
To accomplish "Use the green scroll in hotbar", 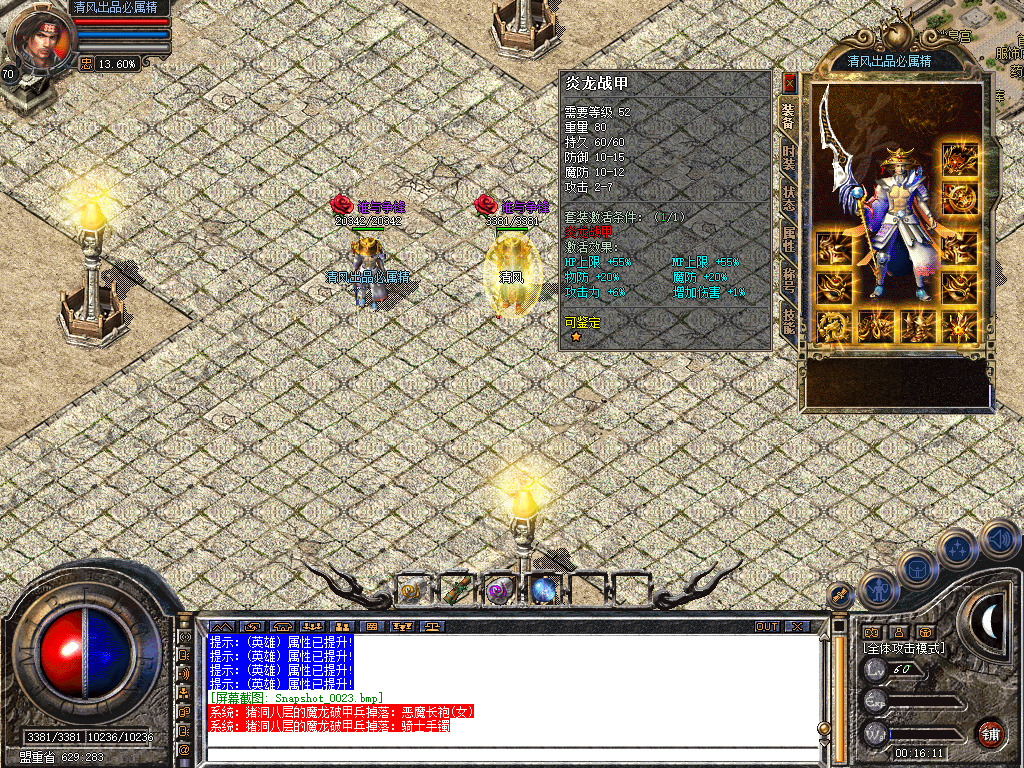I will 456,590.
